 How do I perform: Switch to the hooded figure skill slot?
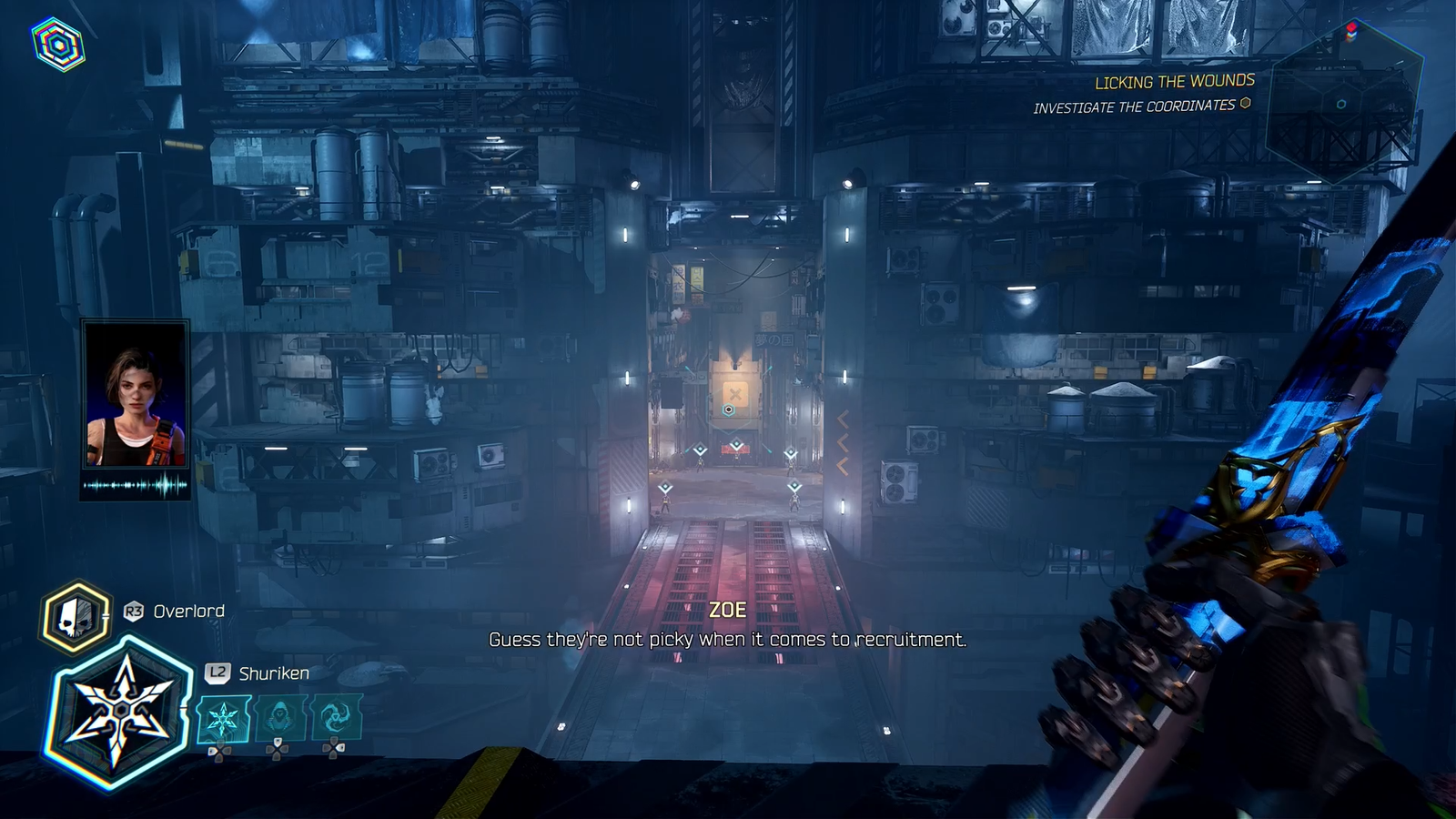[x=280, y=718]
